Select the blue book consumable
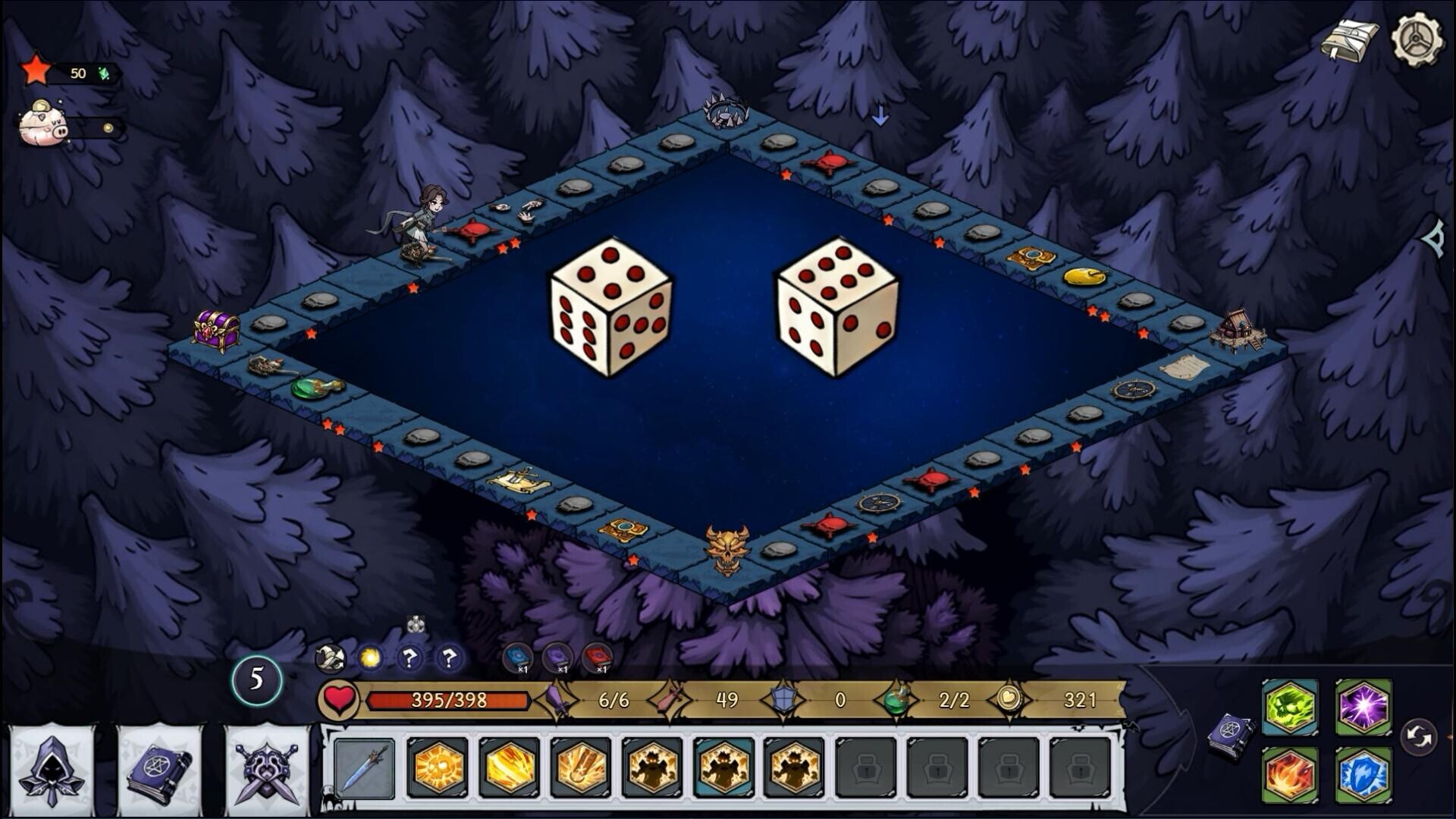 click(518, 657)
